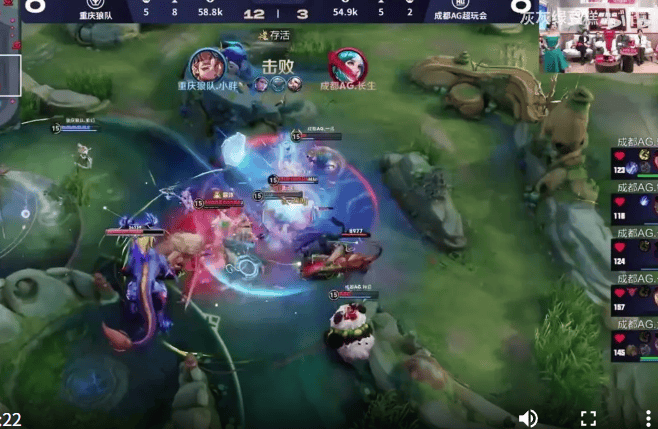Select the 成都AG player row showing 118

coord(634,211)
